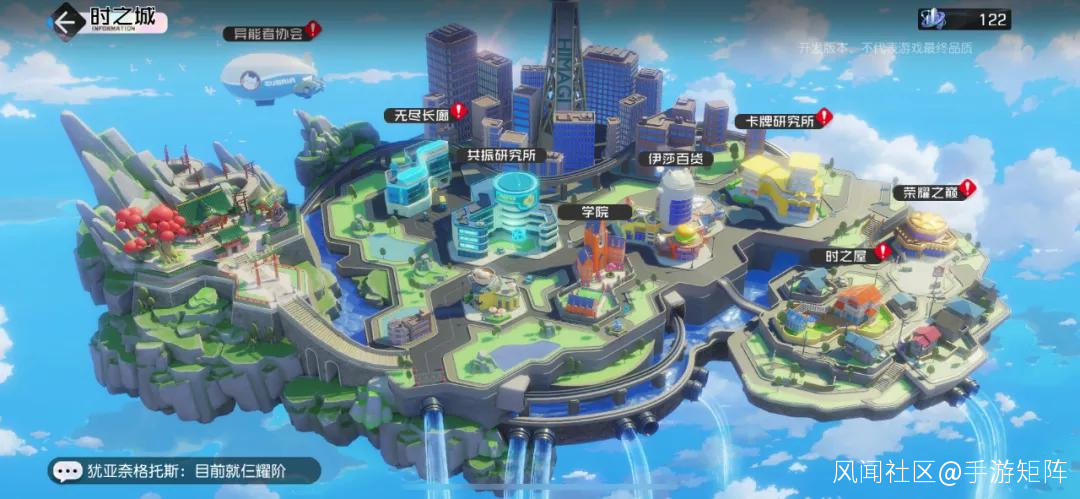Select the 共振研究所 map label
The image size is (1080, 499).
(501, 155)
